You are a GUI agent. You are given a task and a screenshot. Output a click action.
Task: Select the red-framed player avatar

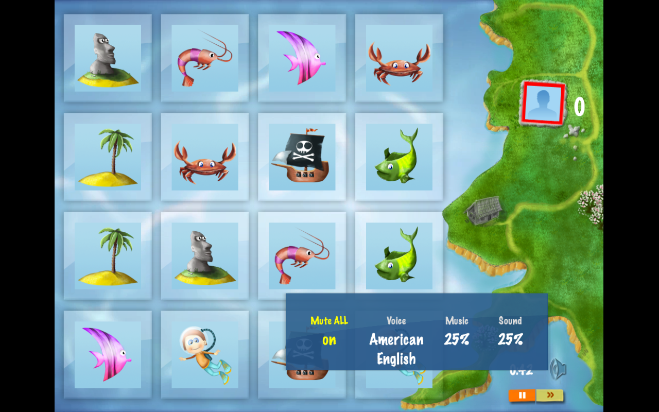pos(543,103)
